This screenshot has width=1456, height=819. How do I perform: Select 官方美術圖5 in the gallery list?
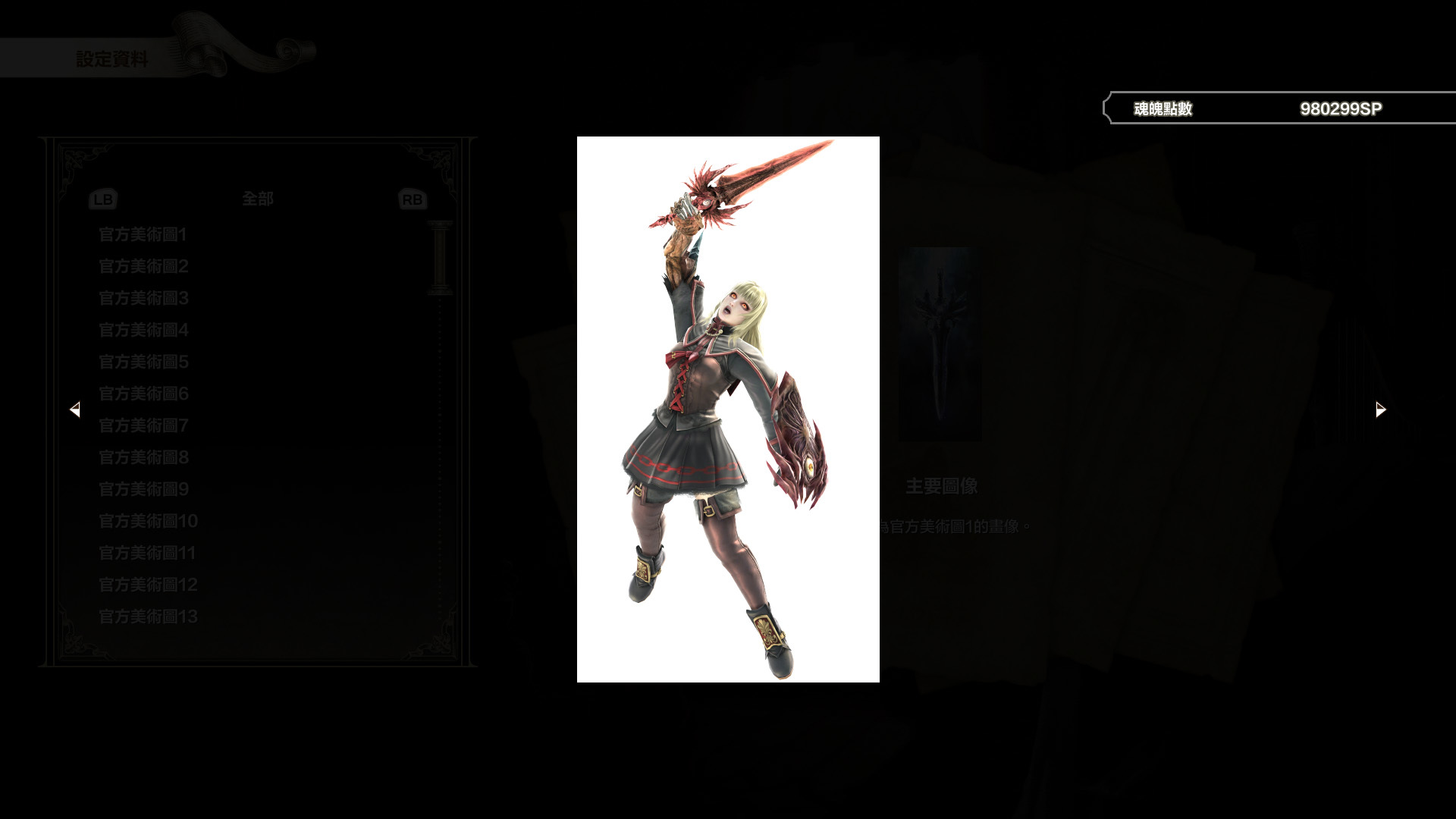[x=143, y=362]
